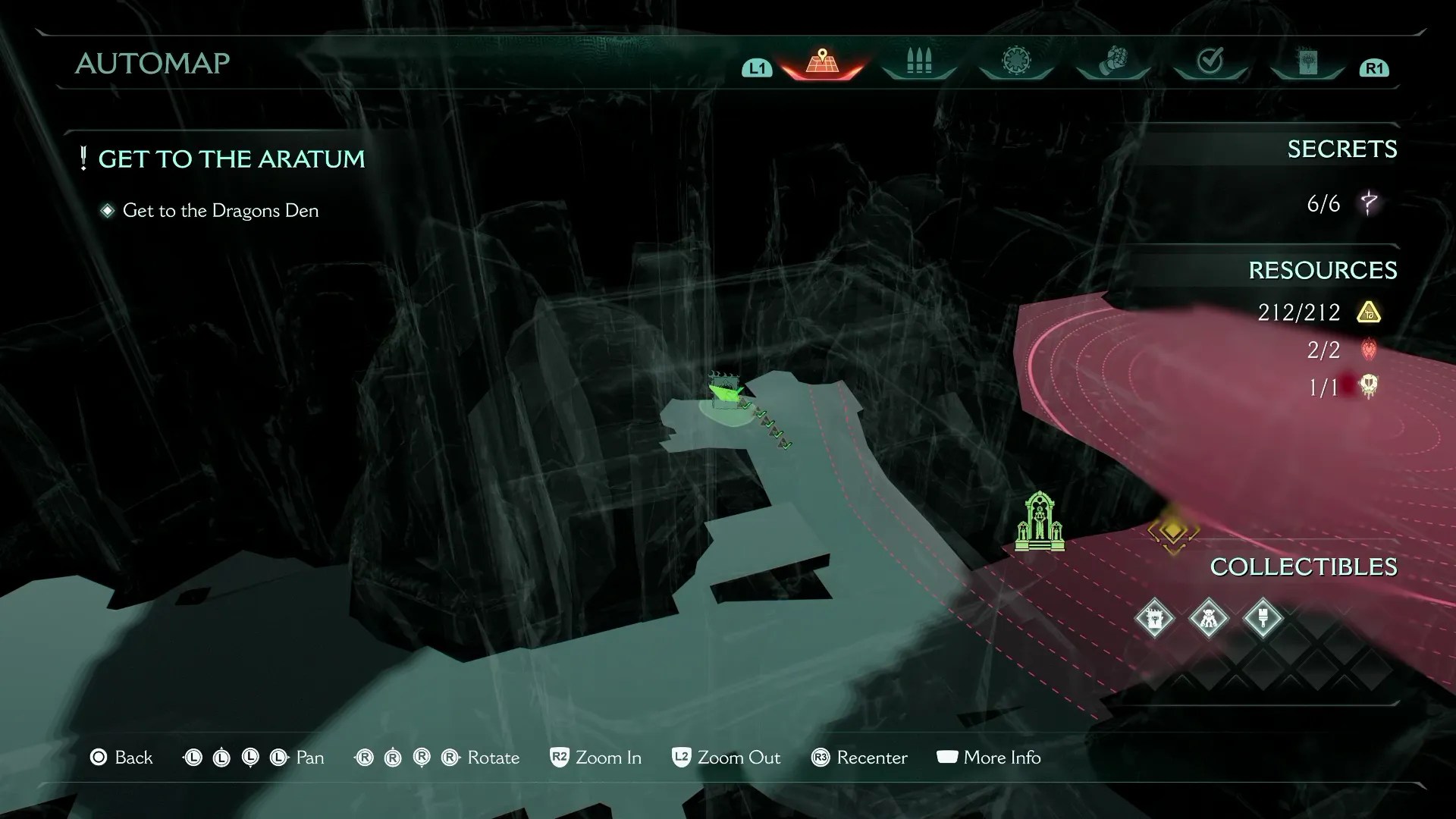Viewport: 1456px width, 819px height.
Task: Switch to the gauntlet fist tab
Action: coord(1113,62)
